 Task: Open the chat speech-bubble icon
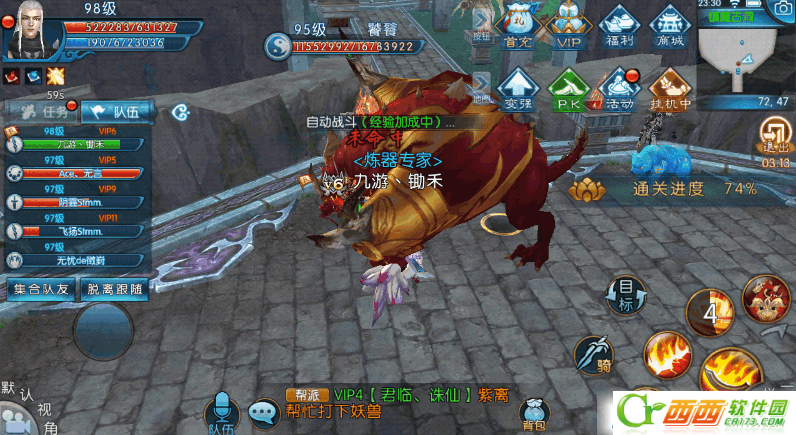[x=264, y=412]
